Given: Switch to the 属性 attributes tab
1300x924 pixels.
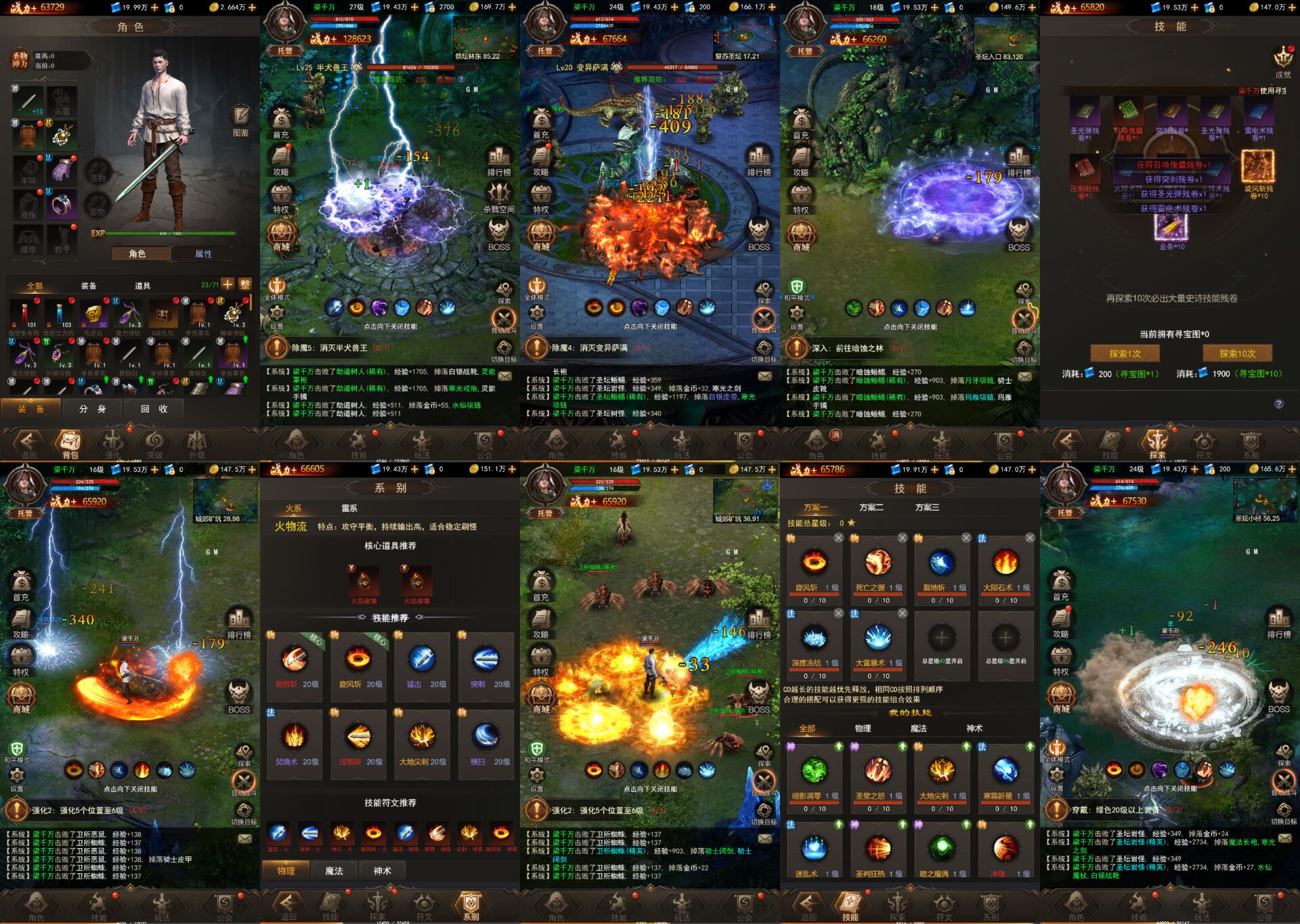Looking at the screenshot, I should (x=203, y=254).
